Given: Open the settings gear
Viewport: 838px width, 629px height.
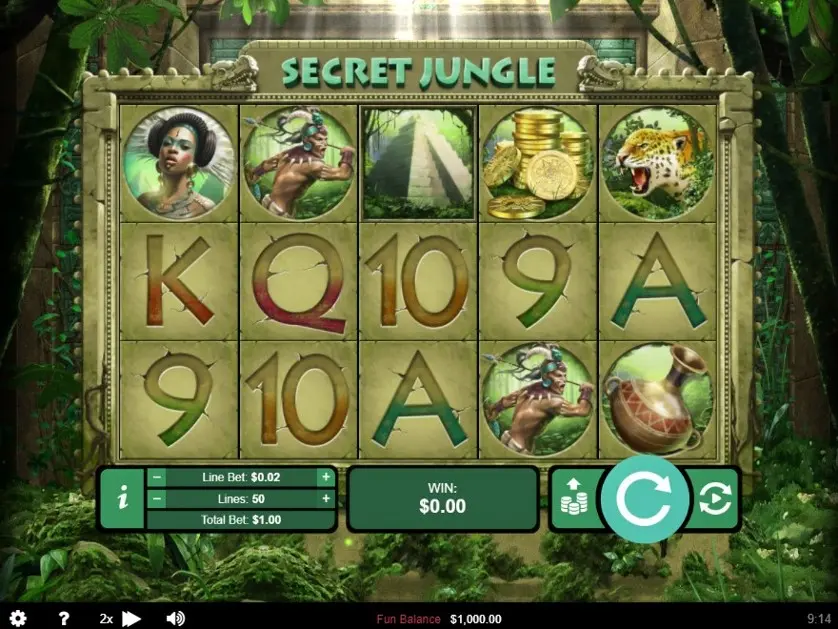Looking at the screenshot, I should coord(18,619).
